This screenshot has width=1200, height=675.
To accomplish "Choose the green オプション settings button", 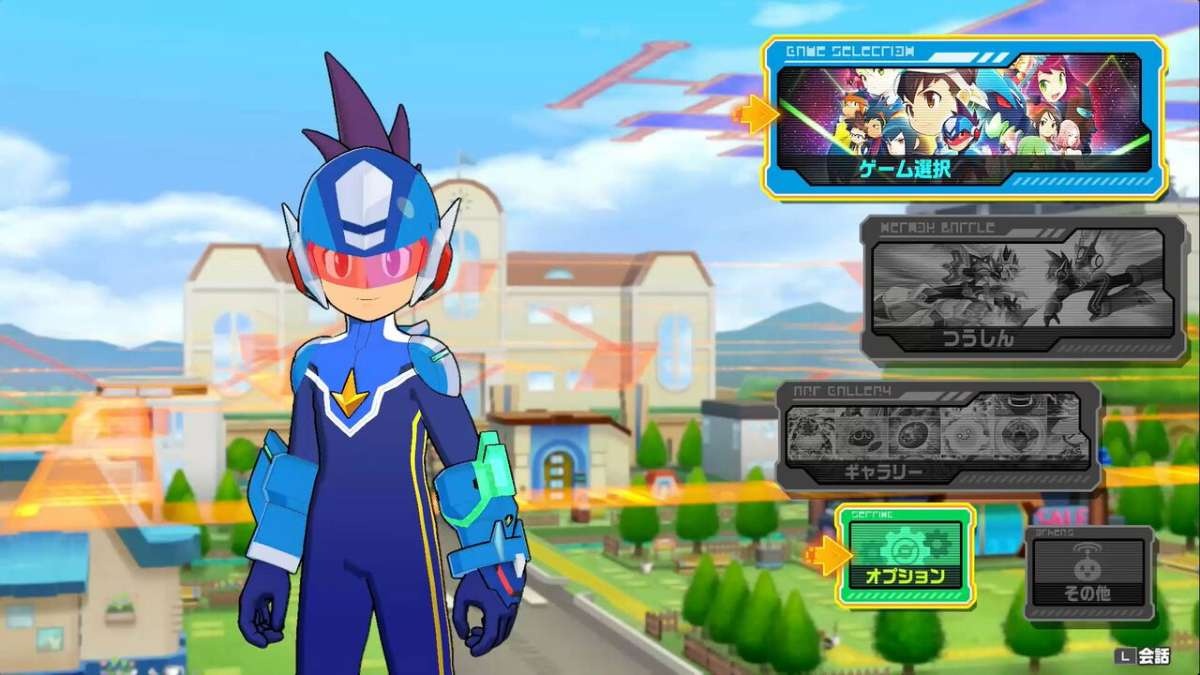I will pyautogui.click(x=906, y=556).
